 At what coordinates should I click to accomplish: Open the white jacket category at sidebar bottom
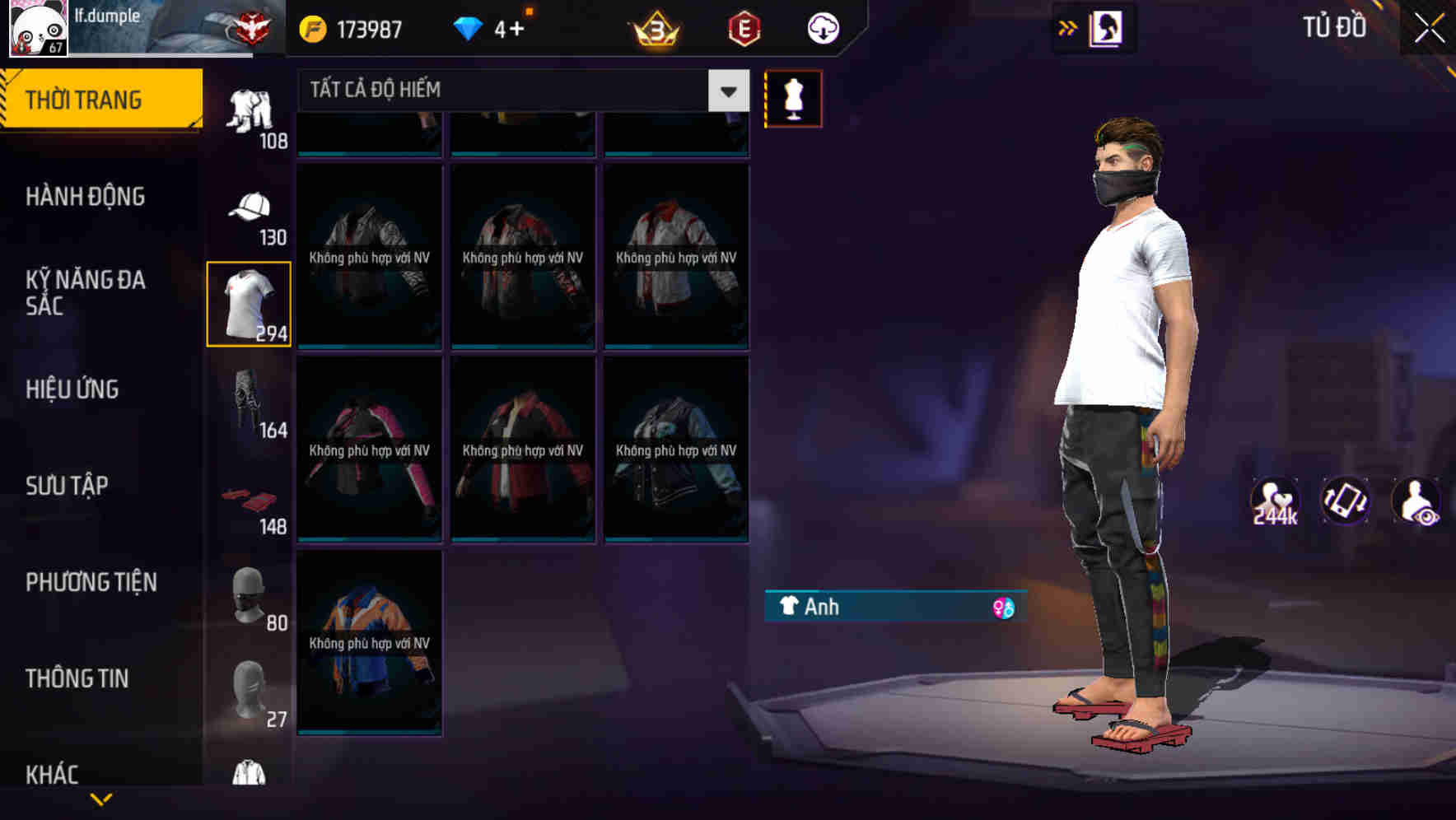tap(250, 774)
